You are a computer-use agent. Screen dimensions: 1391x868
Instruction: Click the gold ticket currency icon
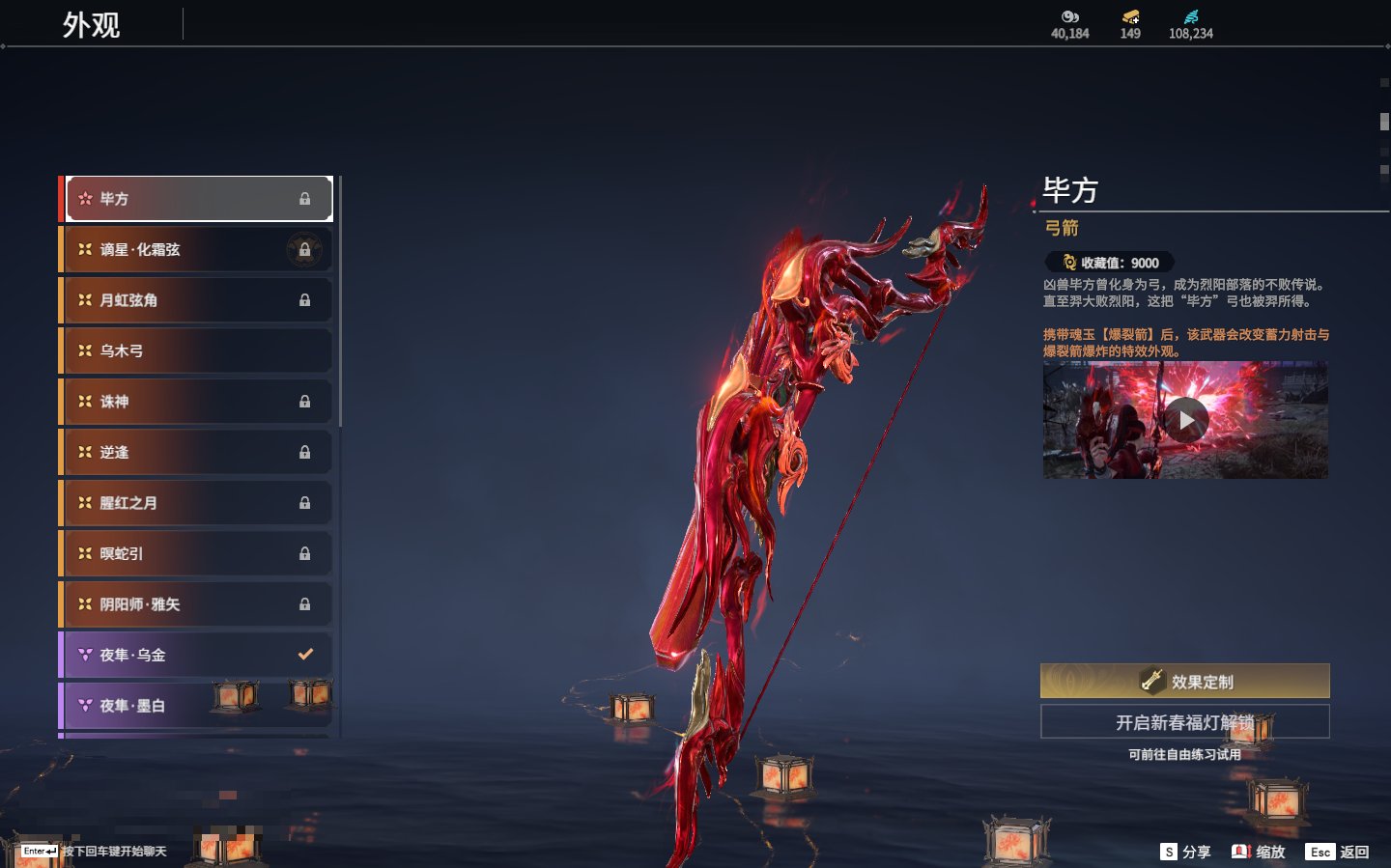[x=1130, y=17]
